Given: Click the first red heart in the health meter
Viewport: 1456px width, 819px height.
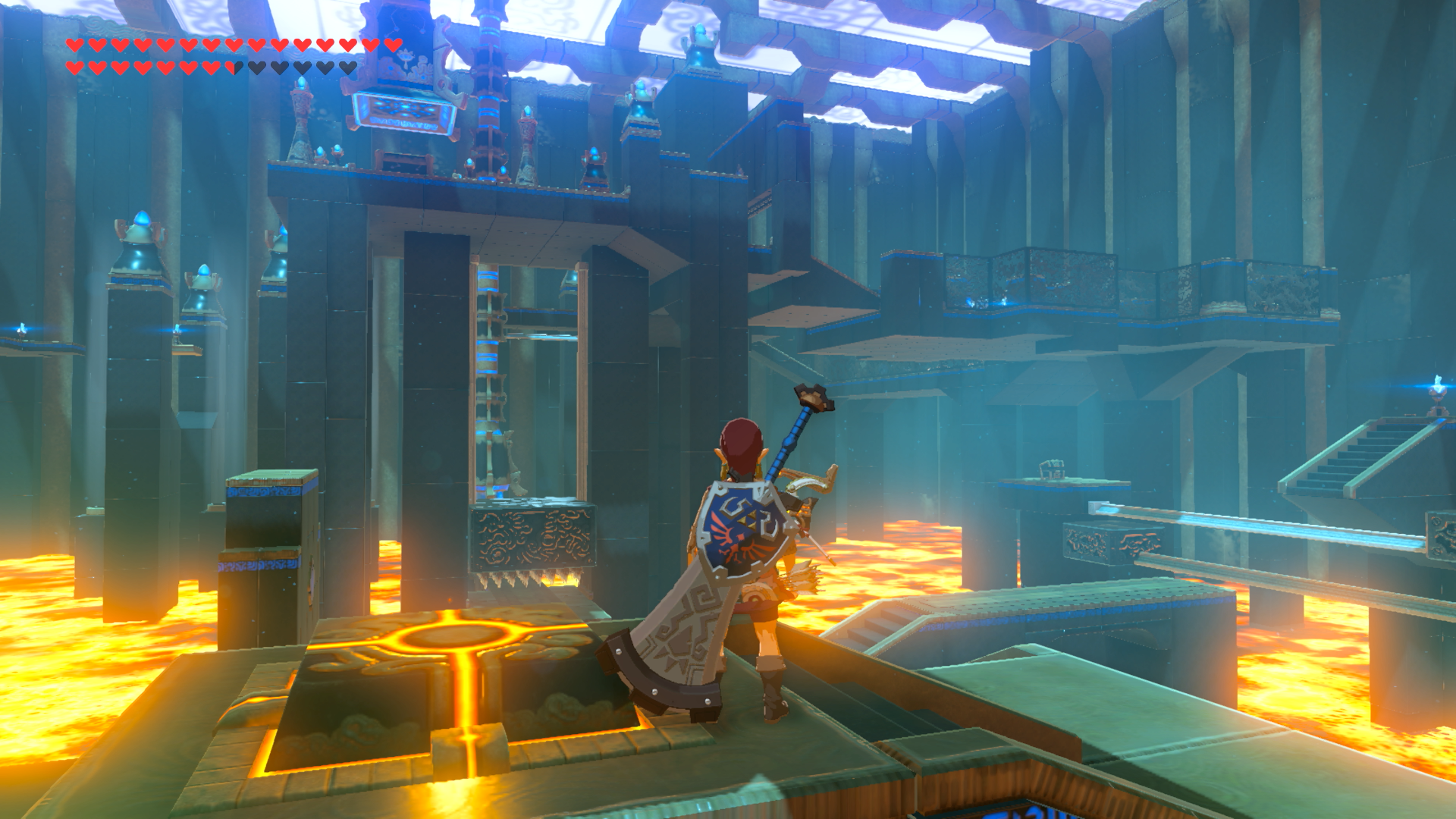Looking at the screenshot, I should coord(74,45).
